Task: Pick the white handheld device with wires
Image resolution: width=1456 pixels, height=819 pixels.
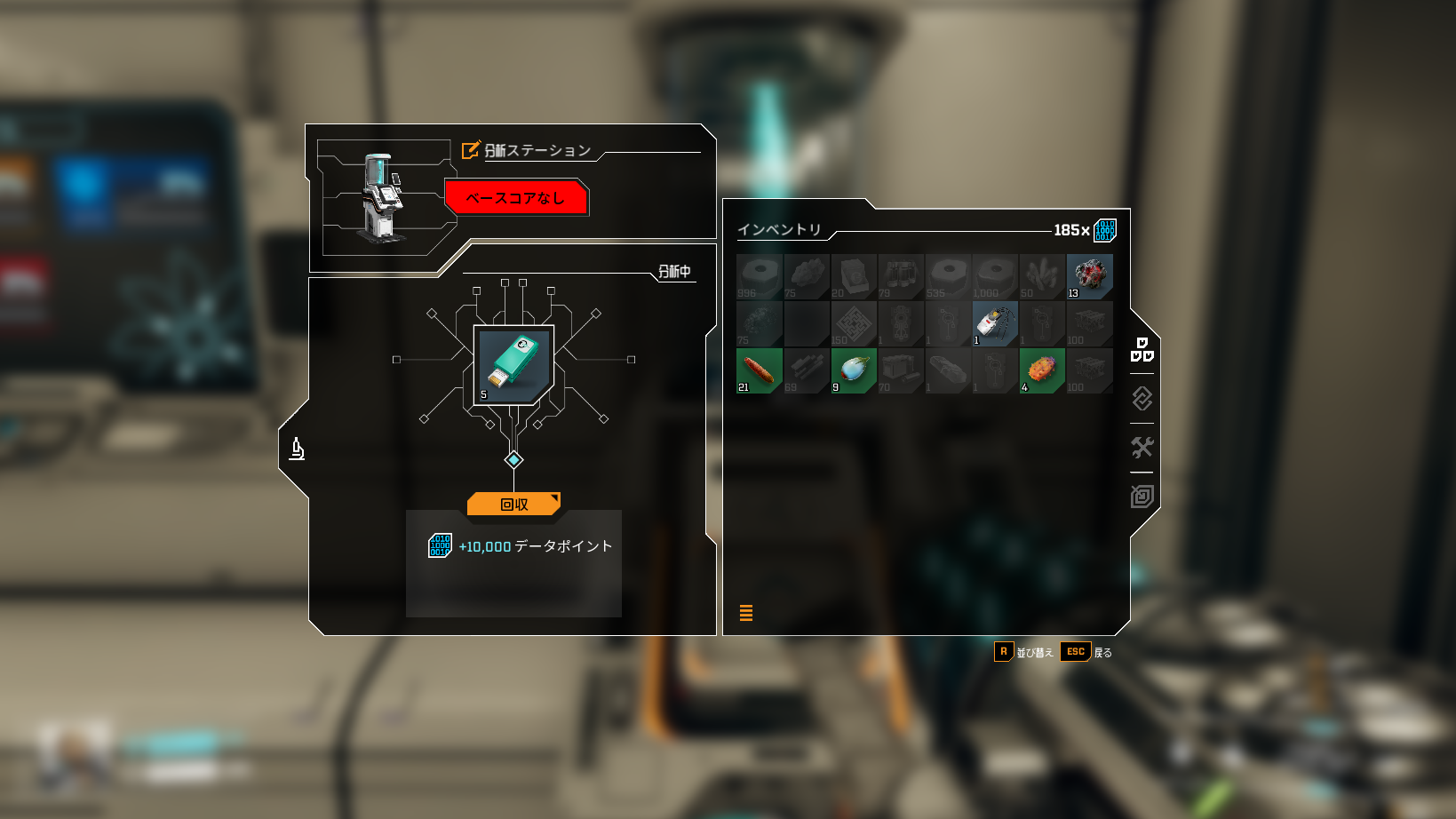Action: pyautogui.click(x=995, y=323)
